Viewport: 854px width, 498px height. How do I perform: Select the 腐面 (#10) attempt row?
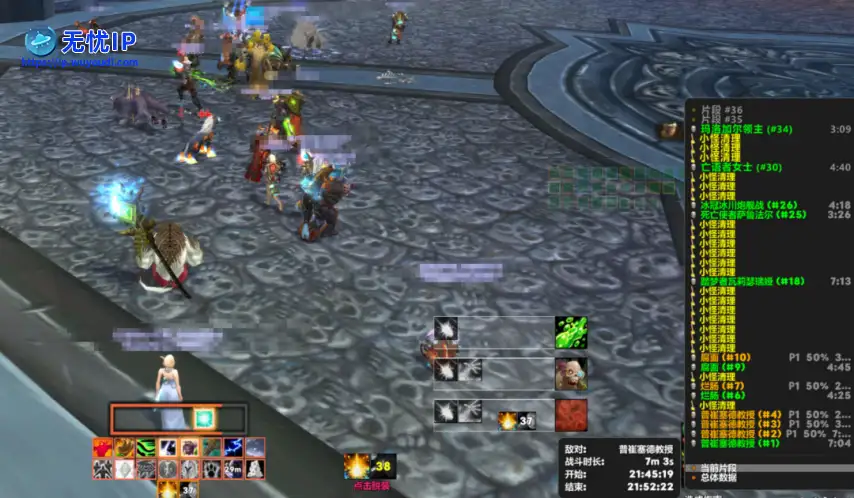tap(725, 357)
